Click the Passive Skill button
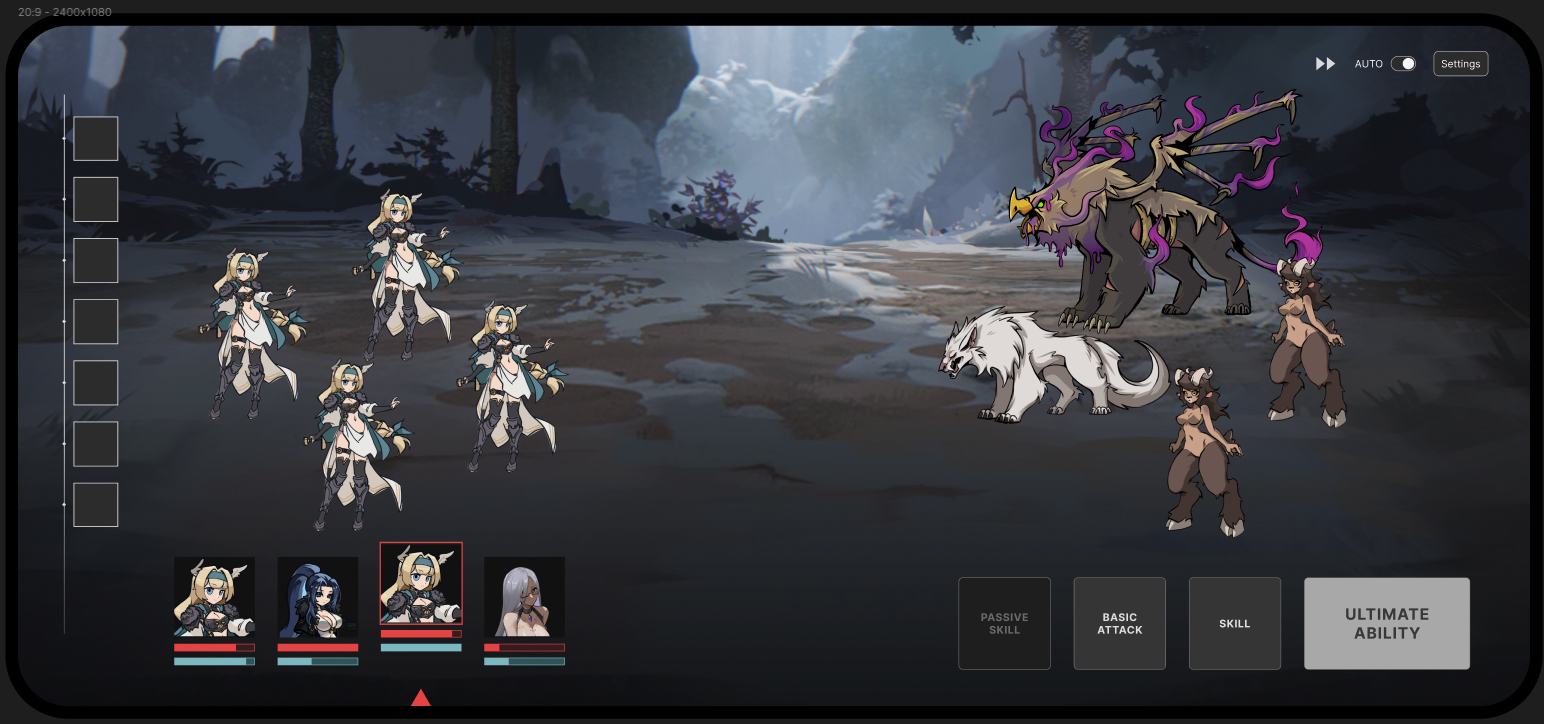 tap(1004, 623)
